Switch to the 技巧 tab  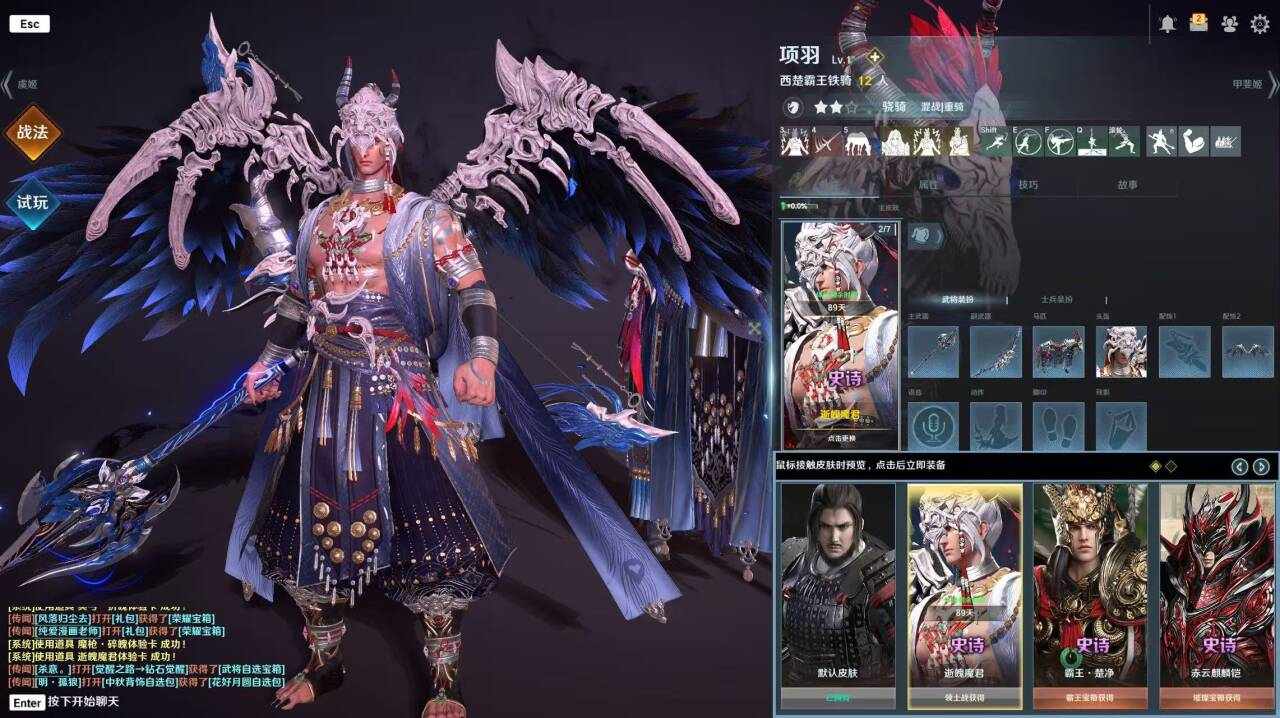coord(1028,185)
